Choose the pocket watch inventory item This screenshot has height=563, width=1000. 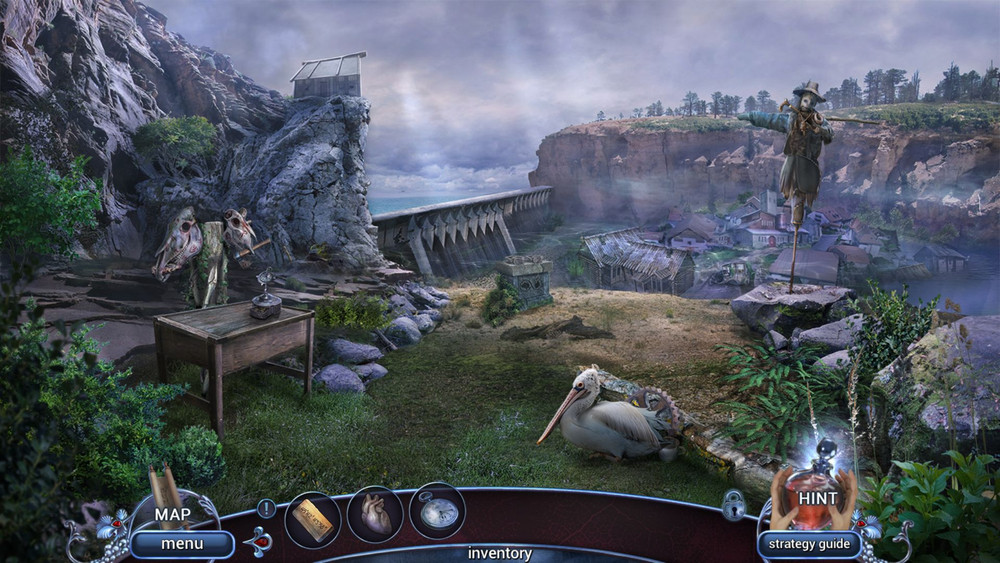click(437, 511)
